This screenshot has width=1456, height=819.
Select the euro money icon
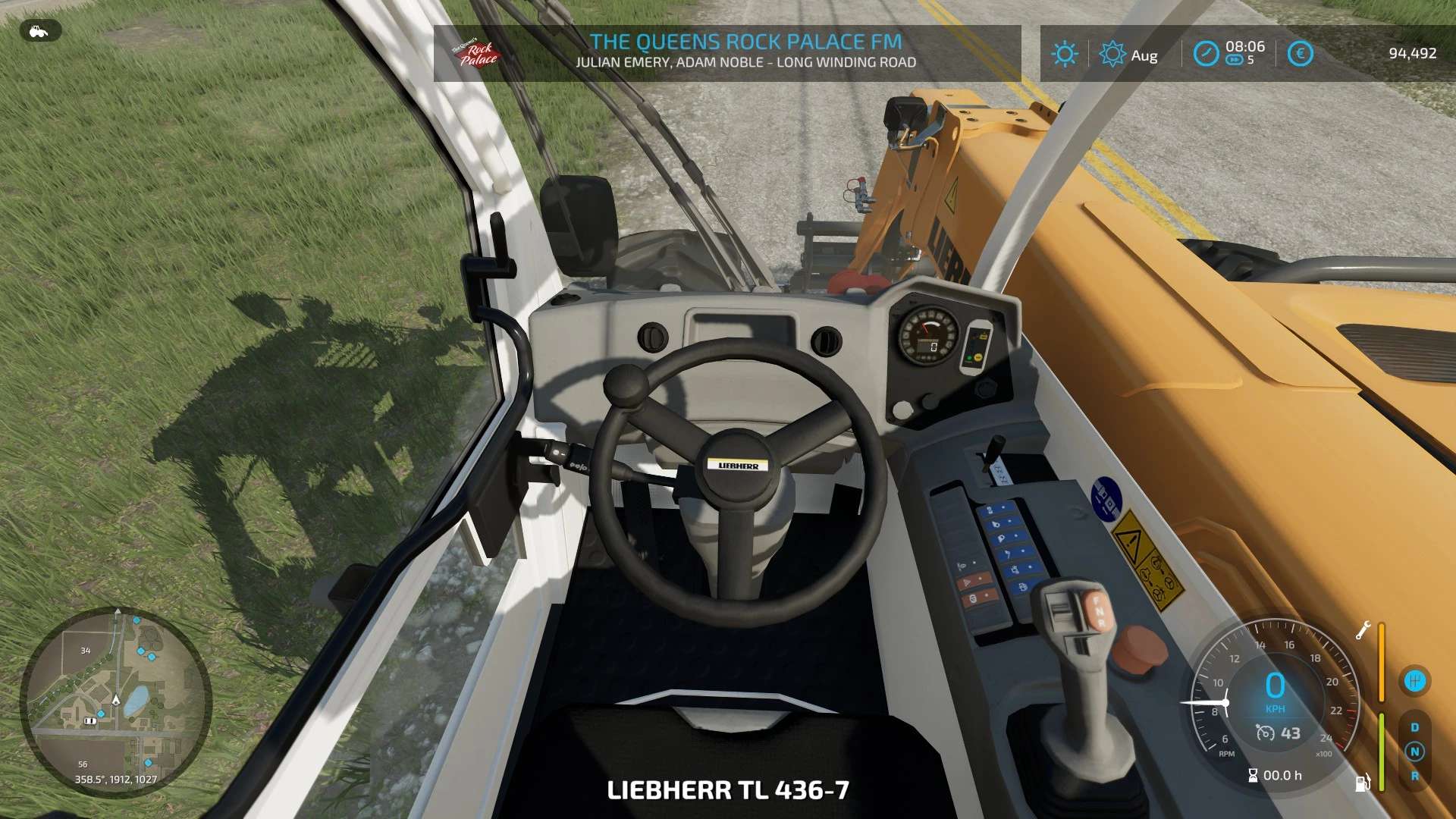pos(1300,54)
